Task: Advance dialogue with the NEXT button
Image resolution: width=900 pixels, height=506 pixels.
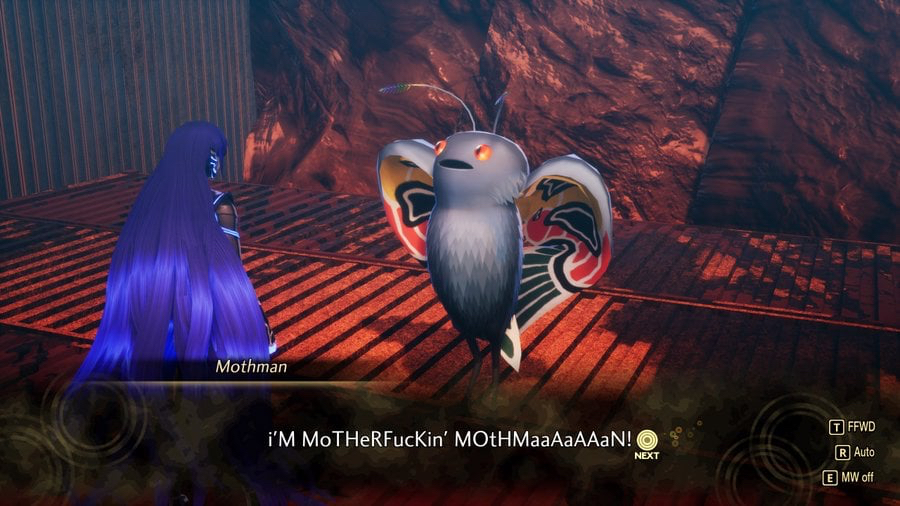Action: pos(647,440)
